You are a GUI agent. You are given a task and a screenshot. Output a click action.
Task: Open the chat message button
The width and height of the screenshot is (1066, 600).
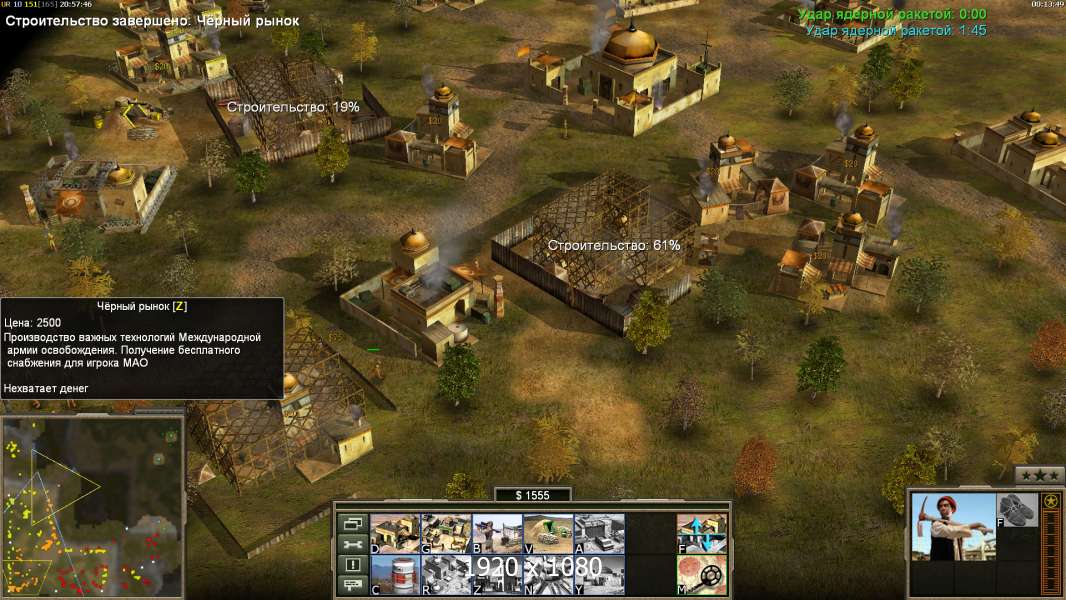tap(352, 586)
